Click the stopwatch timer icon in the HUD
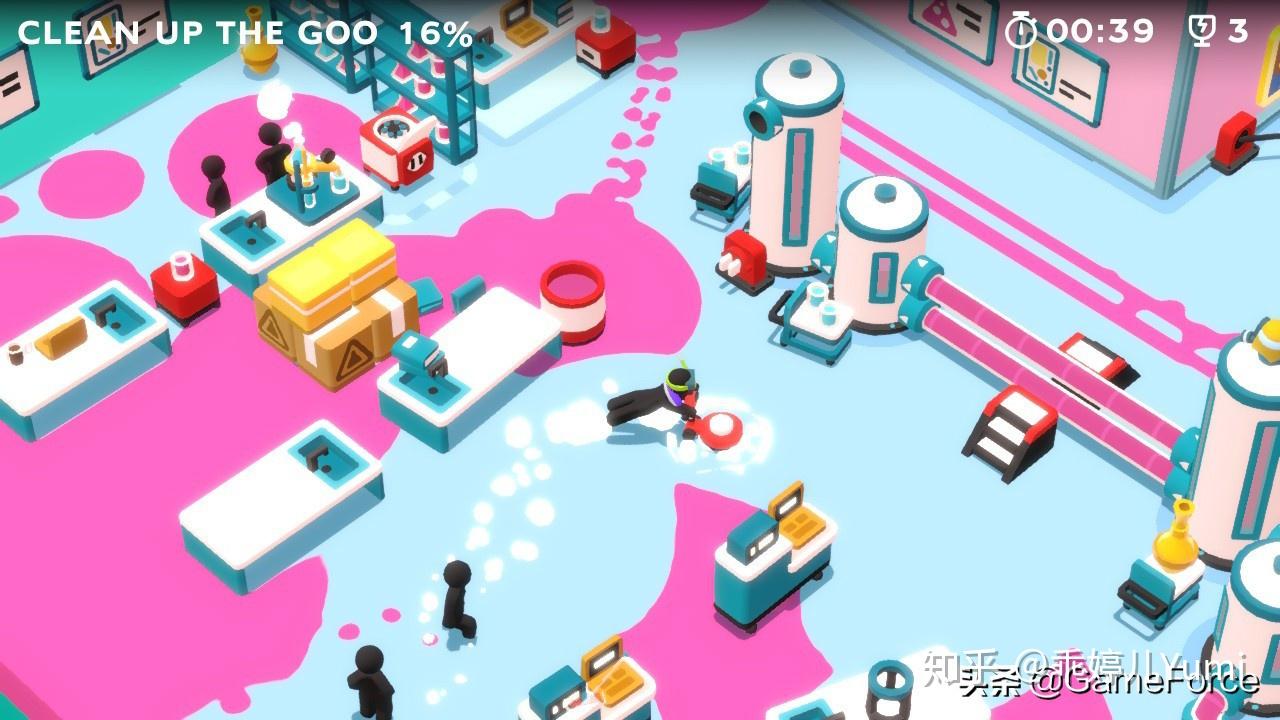The image size is (1280, 720). [1019, 30]
